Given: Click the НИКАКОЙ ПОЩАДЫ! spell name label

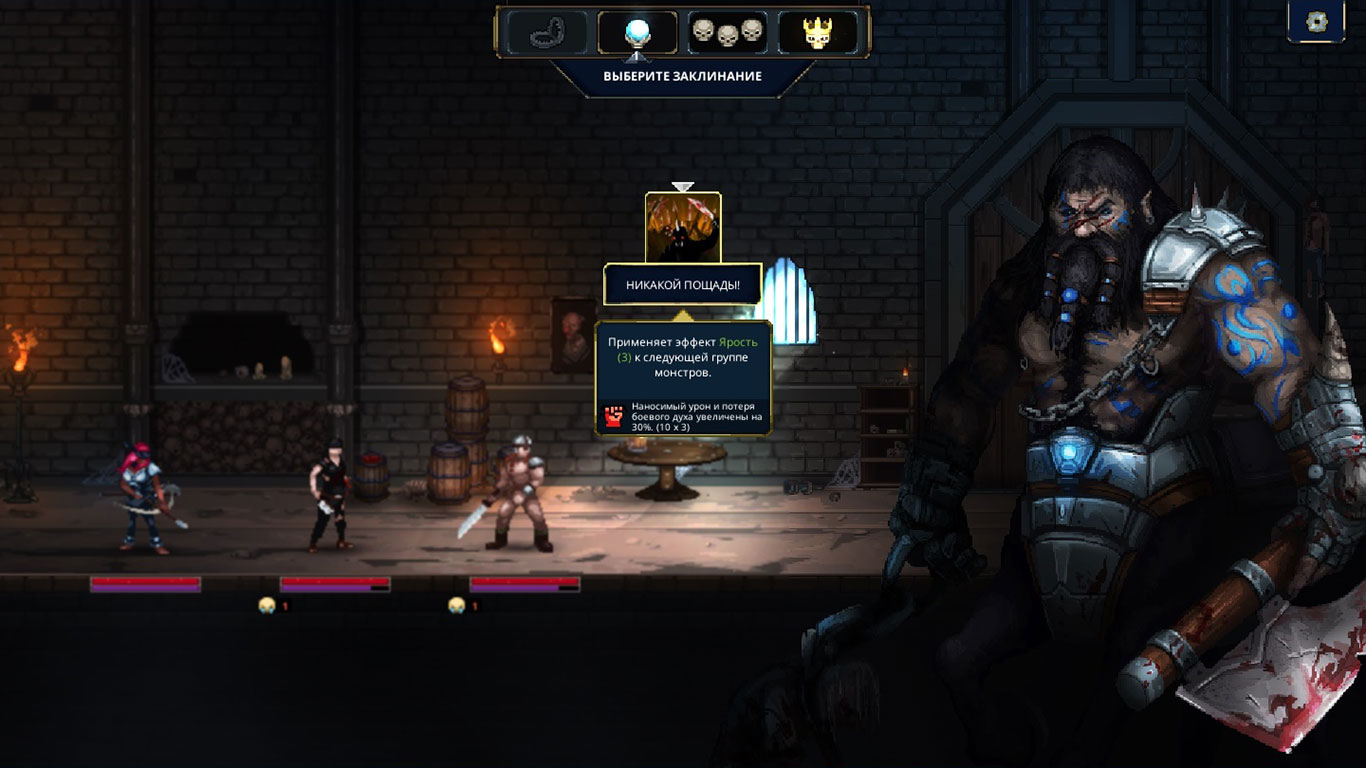Looking at the screenshot, I should pos(683,285).
